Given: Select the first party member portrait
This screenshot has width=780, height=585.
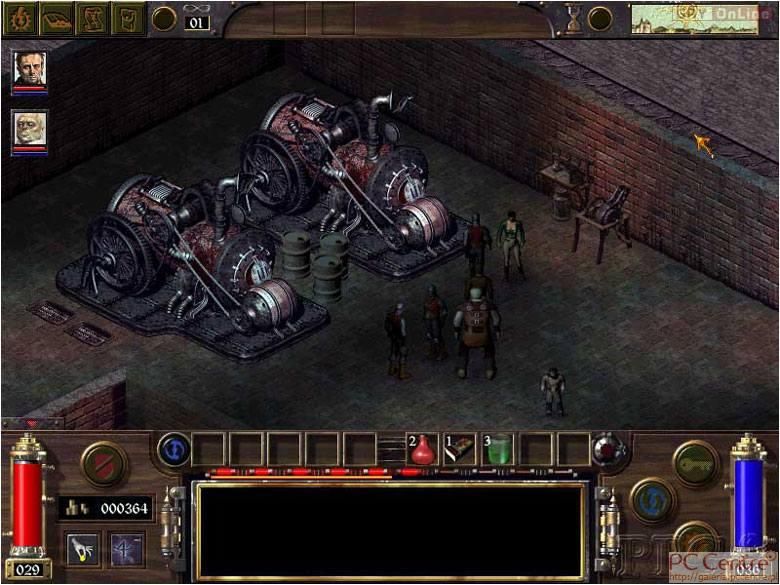Looking at the screenshot, I should [x=30, y=68].
